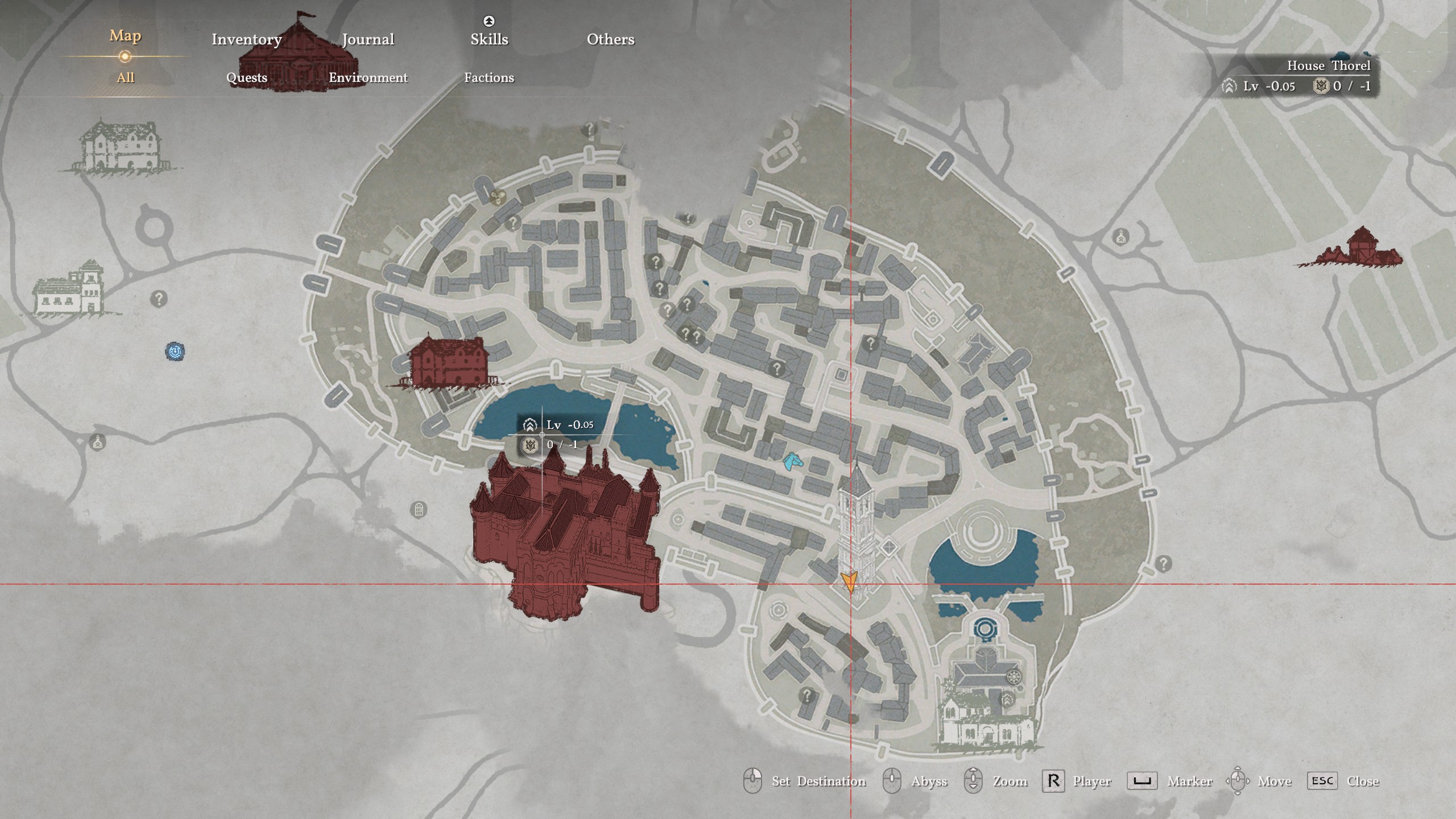
Task: Select the Others tab
Action: tap(610, 39)
